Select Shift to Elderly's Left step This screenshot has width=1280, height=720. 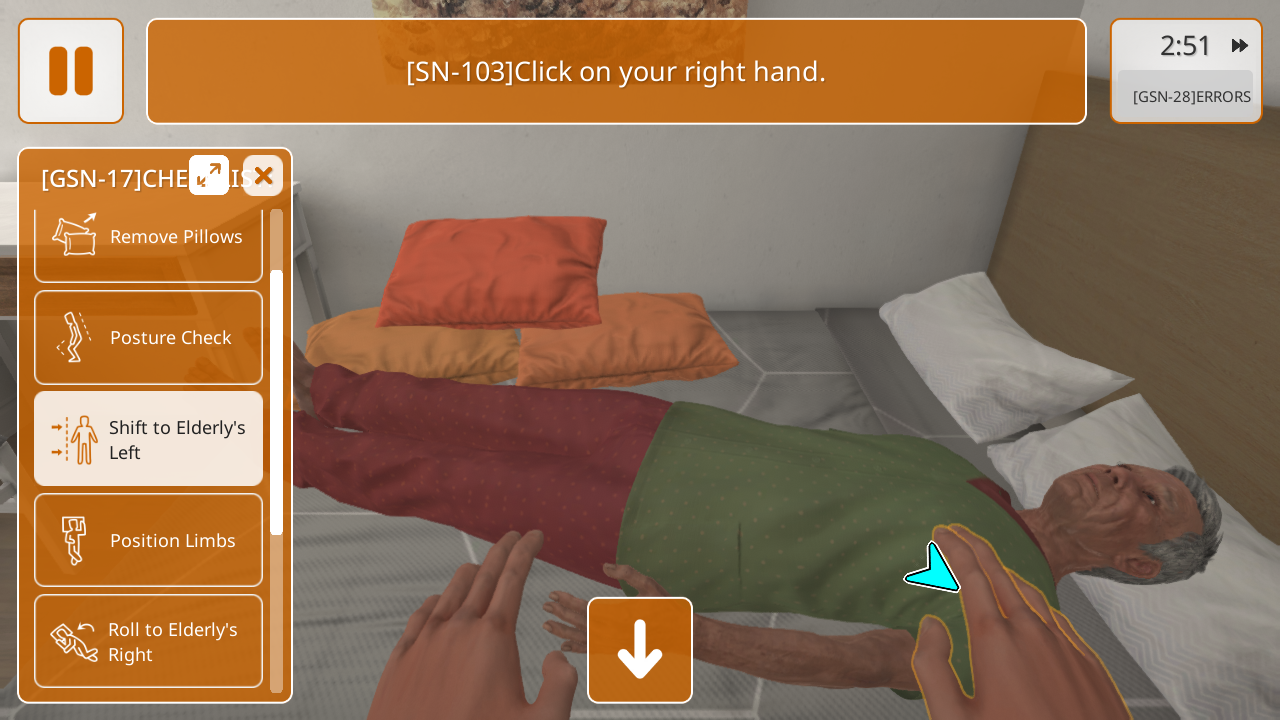(x=148, y=439)
